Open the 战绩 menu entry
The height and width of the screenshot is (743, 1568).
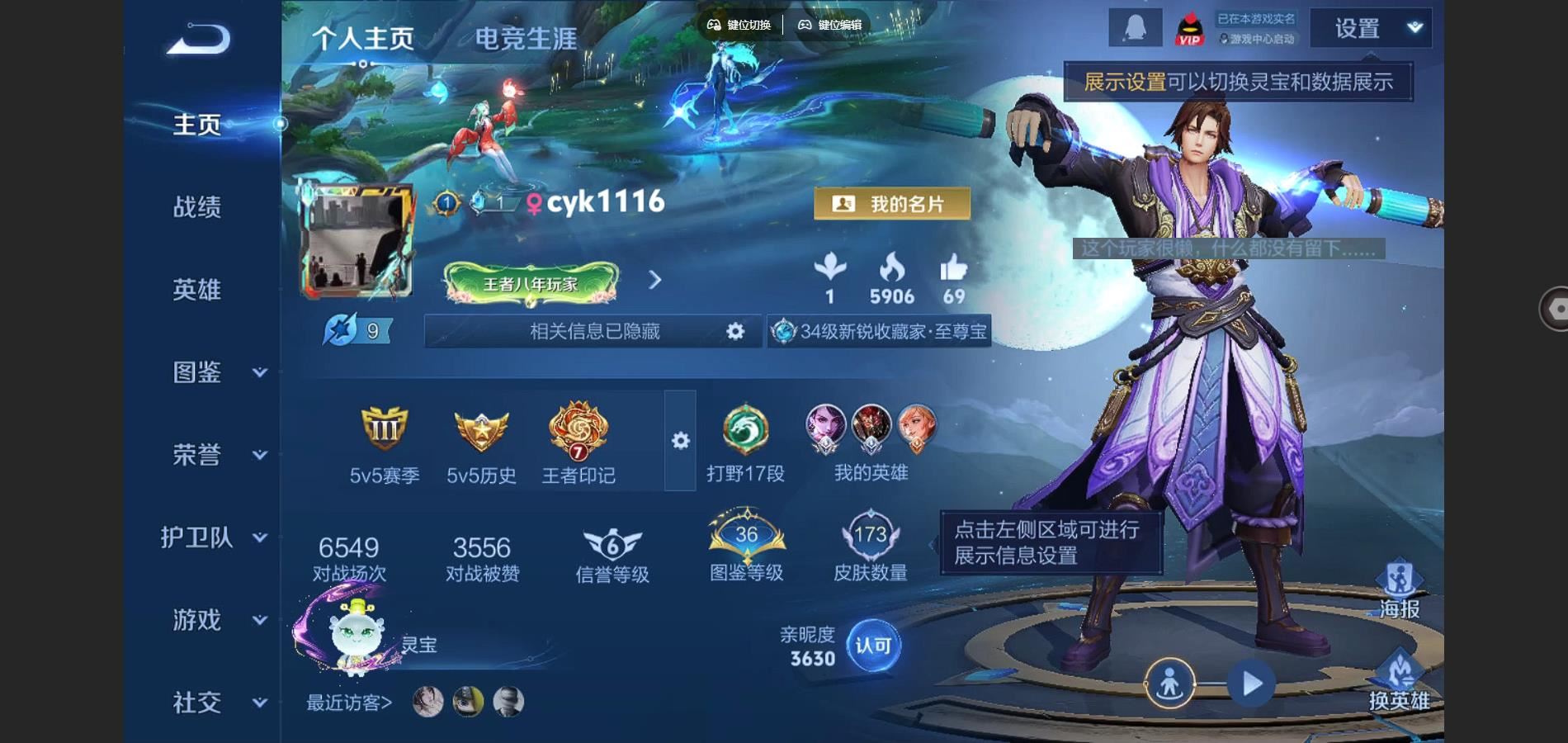197,206
